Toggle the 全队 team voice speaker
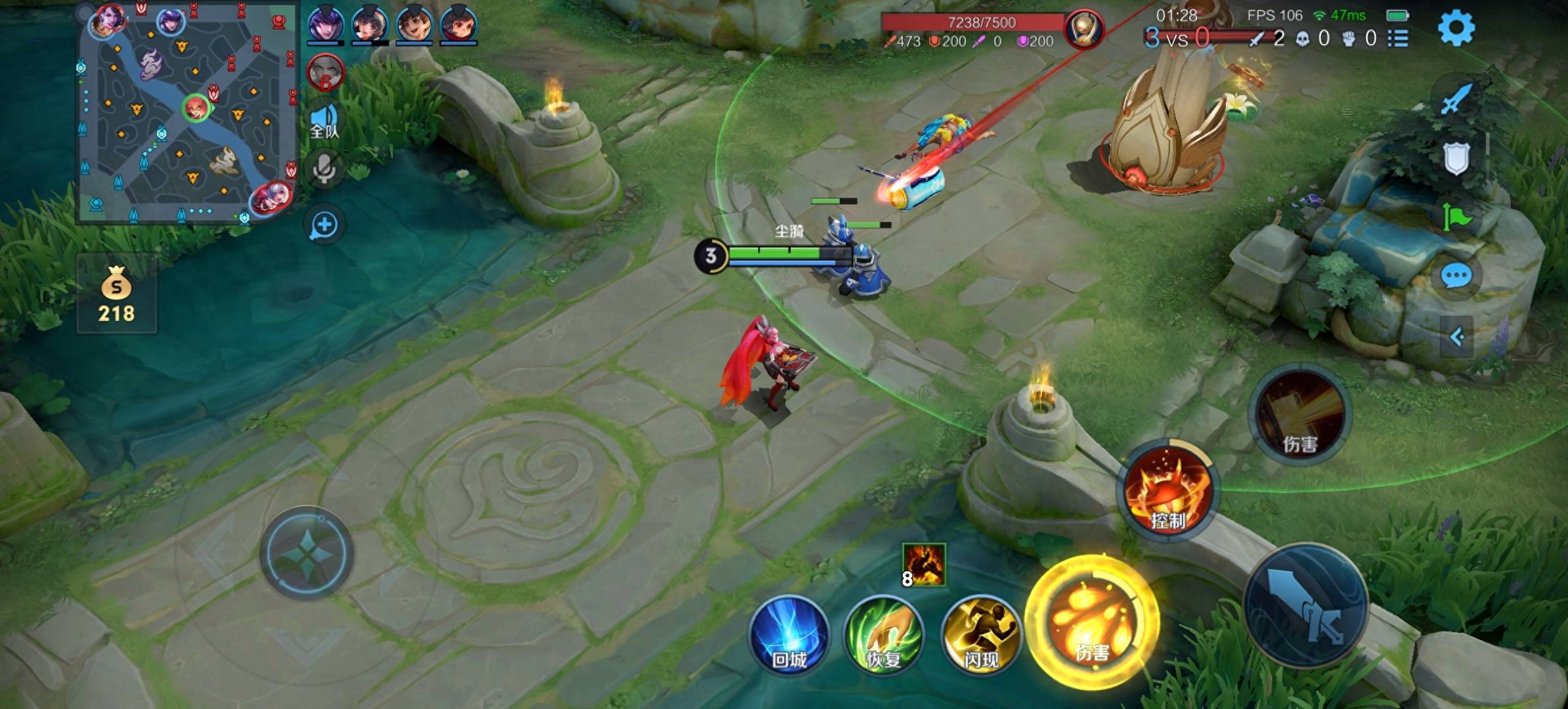1568x709 pixels. [x=324, y=121]
